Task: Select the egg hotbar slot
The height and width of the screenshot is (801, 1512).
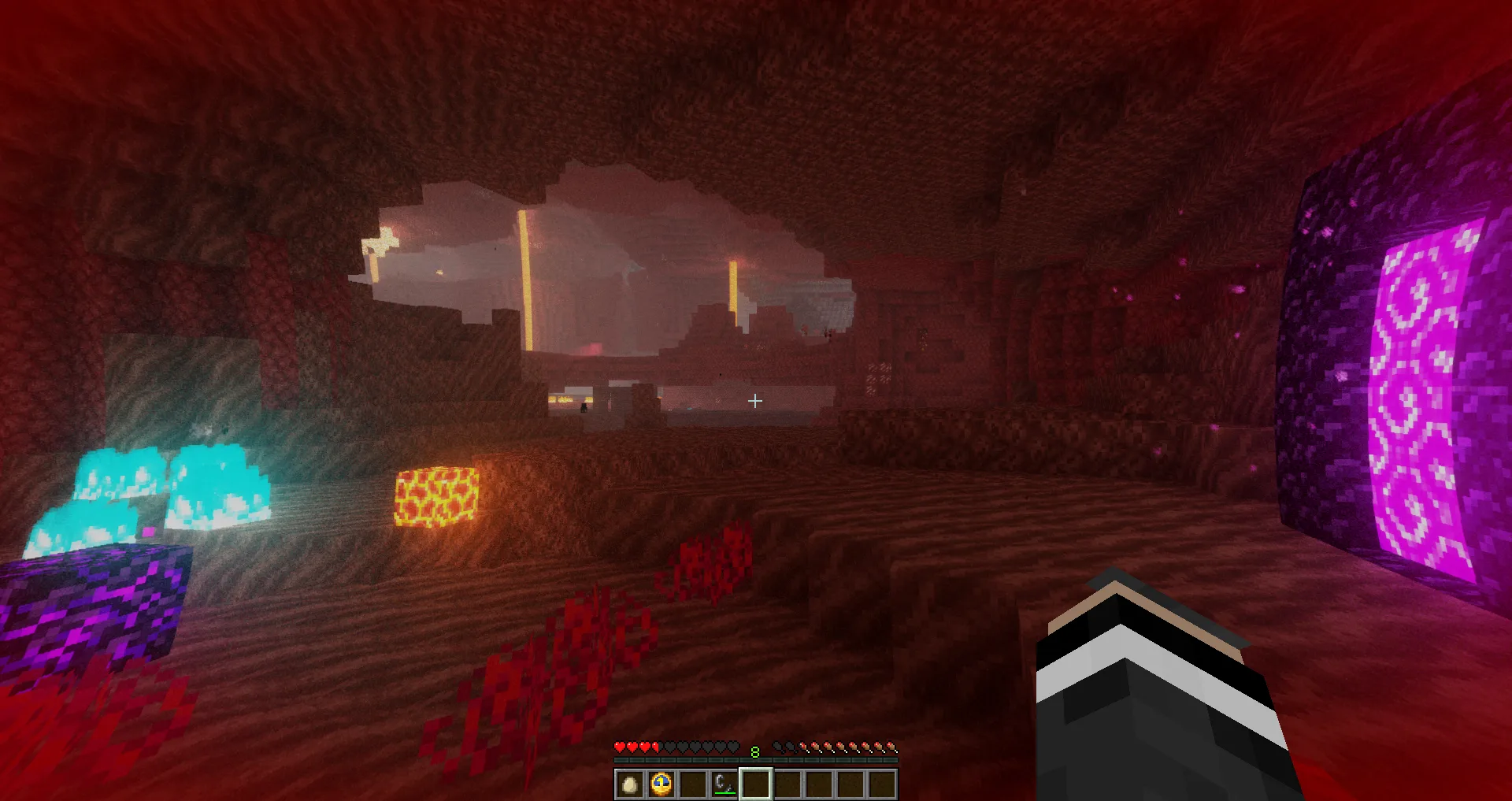Action: tap(629, 784)
